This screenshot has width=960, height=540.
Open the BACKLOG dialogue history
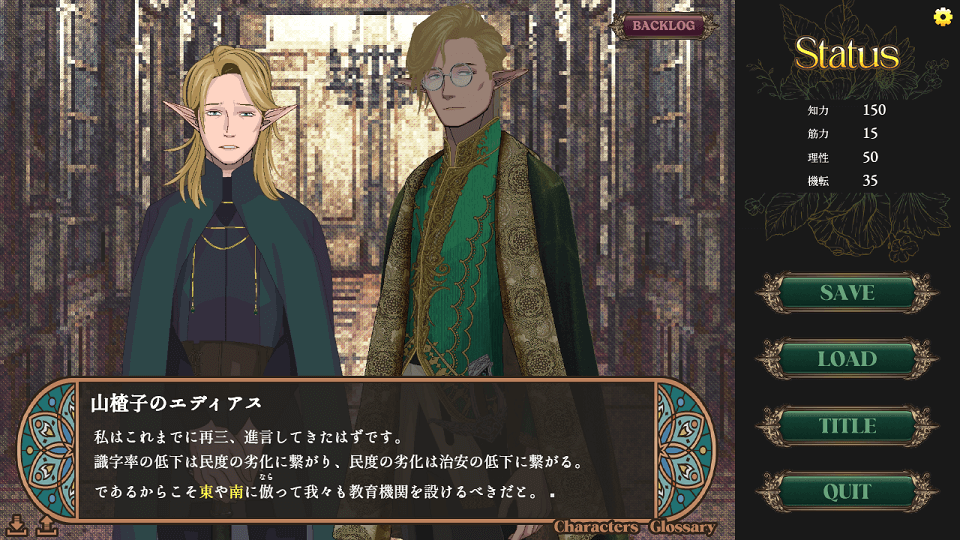(x=663, y=26)
